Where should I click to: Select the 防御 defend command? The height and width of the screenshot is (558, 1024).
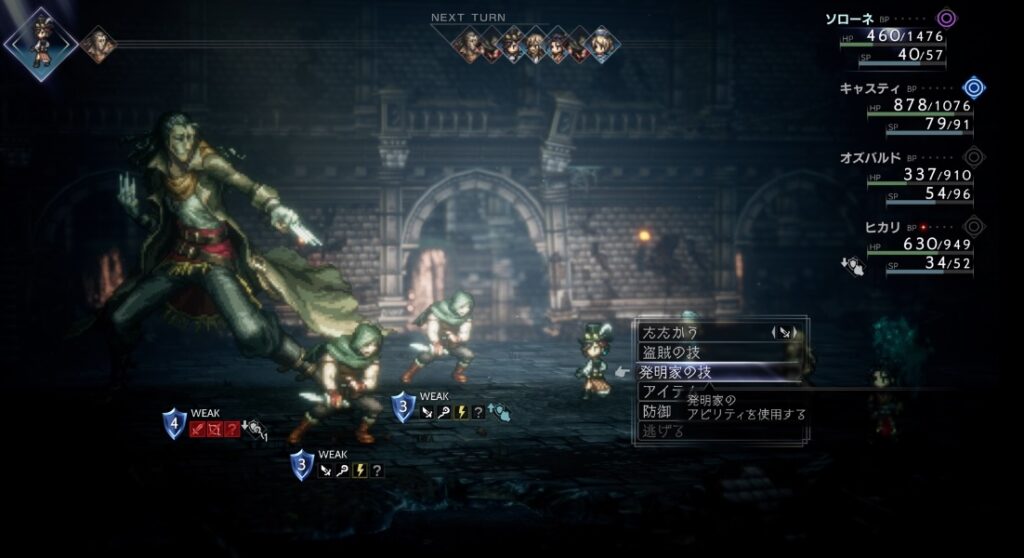pyautogui.click(x=655, y=411)
